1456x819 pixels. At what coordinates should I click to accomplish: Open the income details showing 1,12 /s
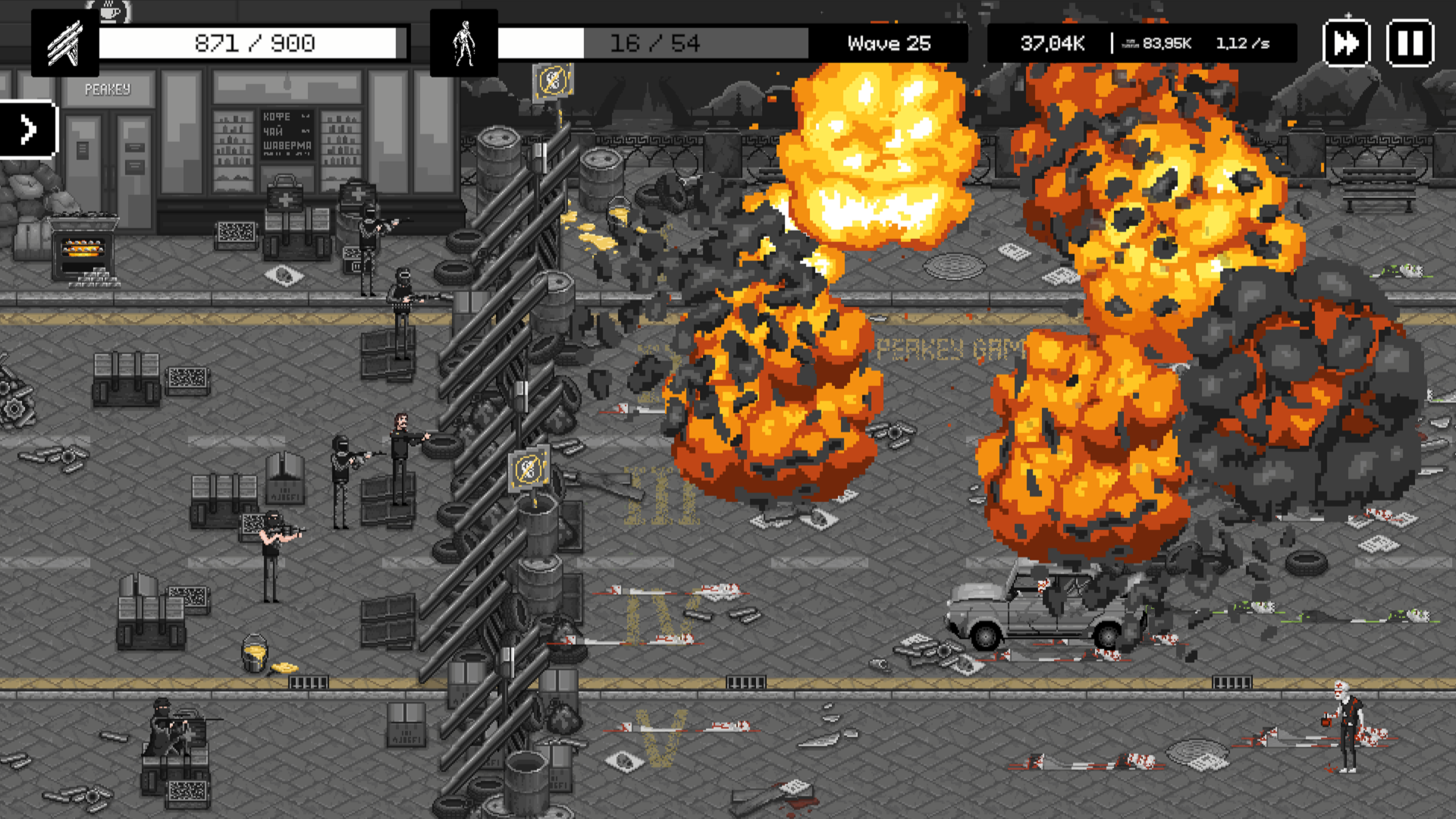tap(1242, 43)
